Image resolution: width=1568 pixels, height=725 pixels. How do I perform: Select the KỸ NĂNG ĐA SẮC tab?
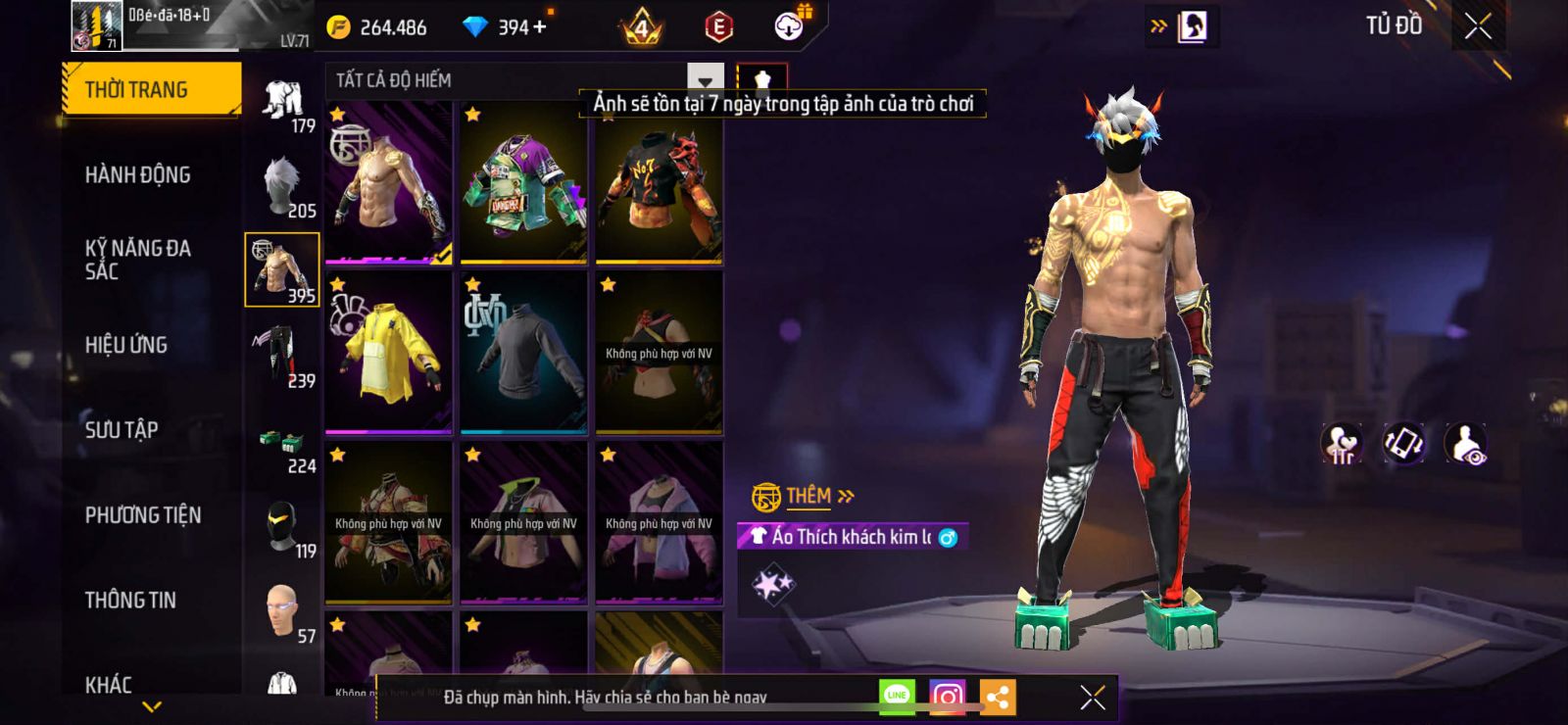tap(138, 260)
